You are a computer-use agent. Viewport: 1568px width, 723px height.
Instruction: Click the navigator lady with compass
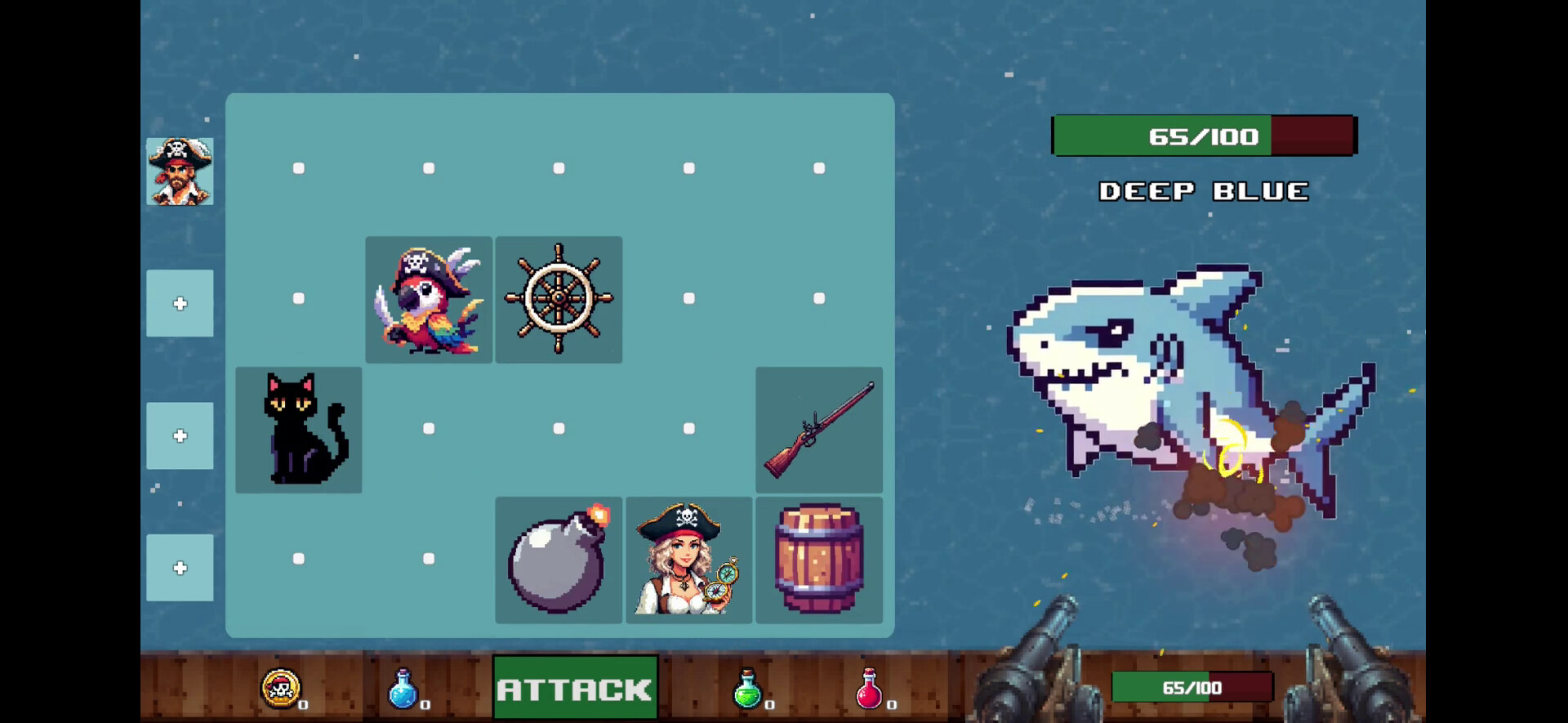(x=690, y=560)
